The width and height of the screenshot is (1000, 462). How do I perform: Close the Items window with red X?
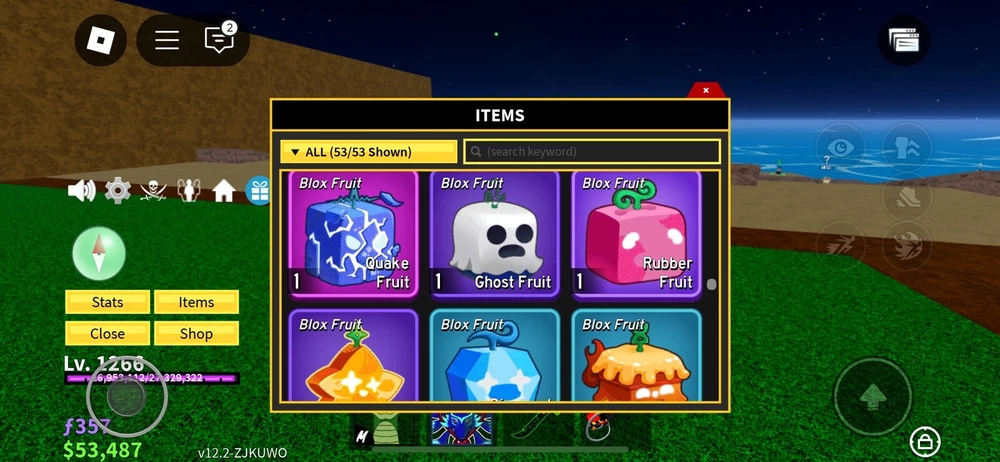706,90
